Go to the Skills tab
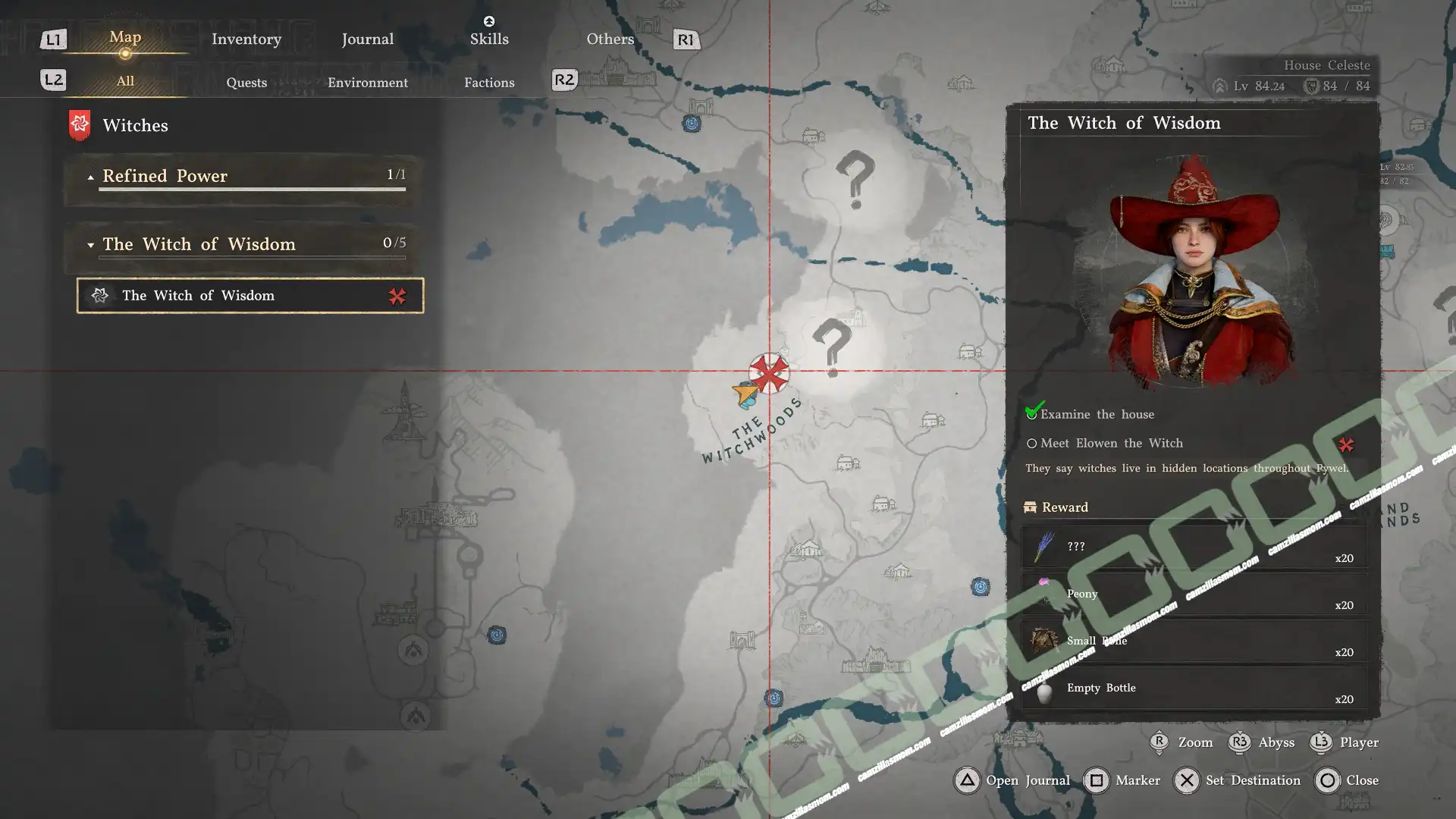The height and width of the screenshot is (819, 1456). point(489,38)
